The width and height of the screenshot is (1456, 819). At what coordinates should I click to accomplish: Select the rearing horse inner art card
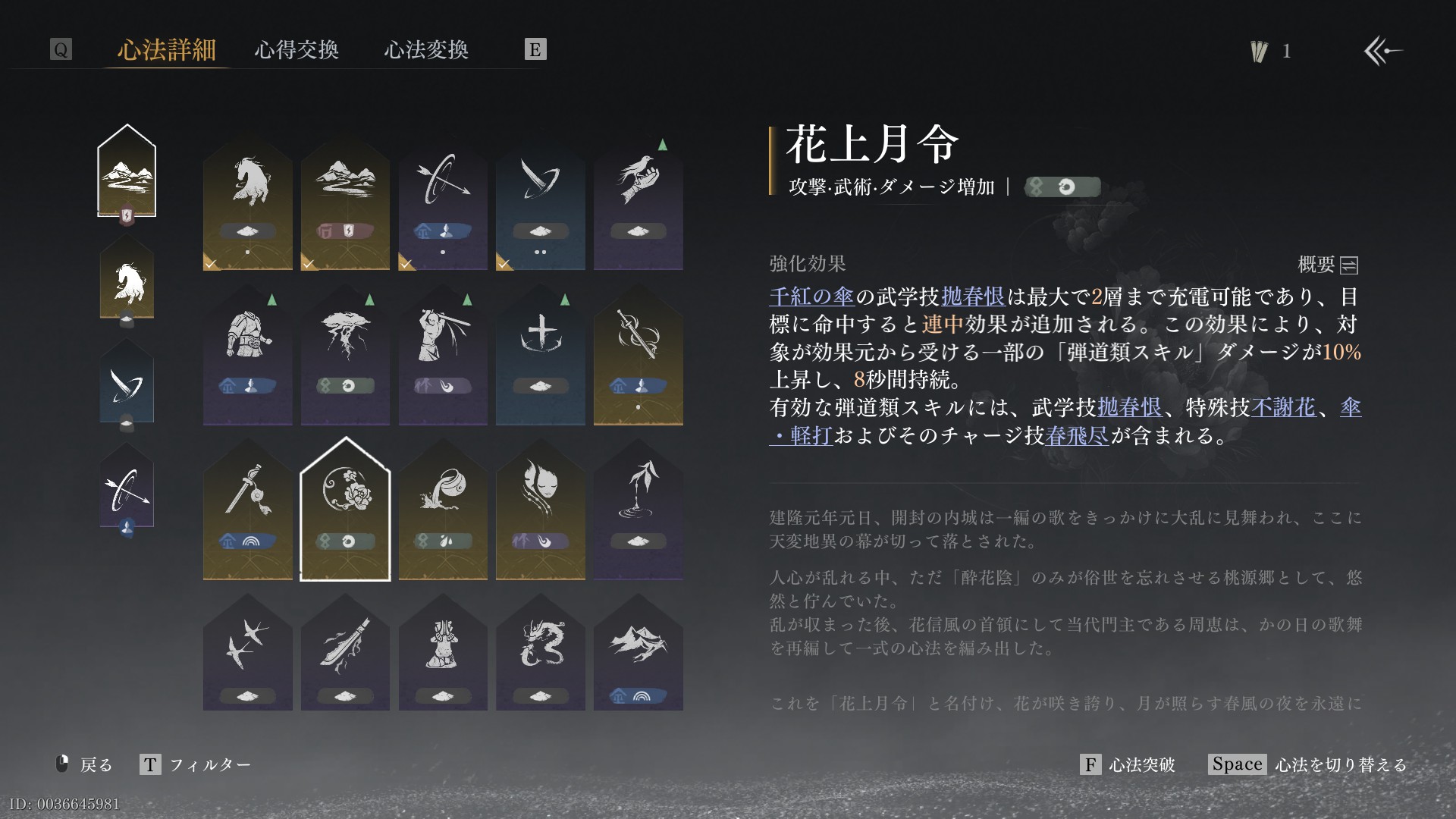(x=247, y=203)
